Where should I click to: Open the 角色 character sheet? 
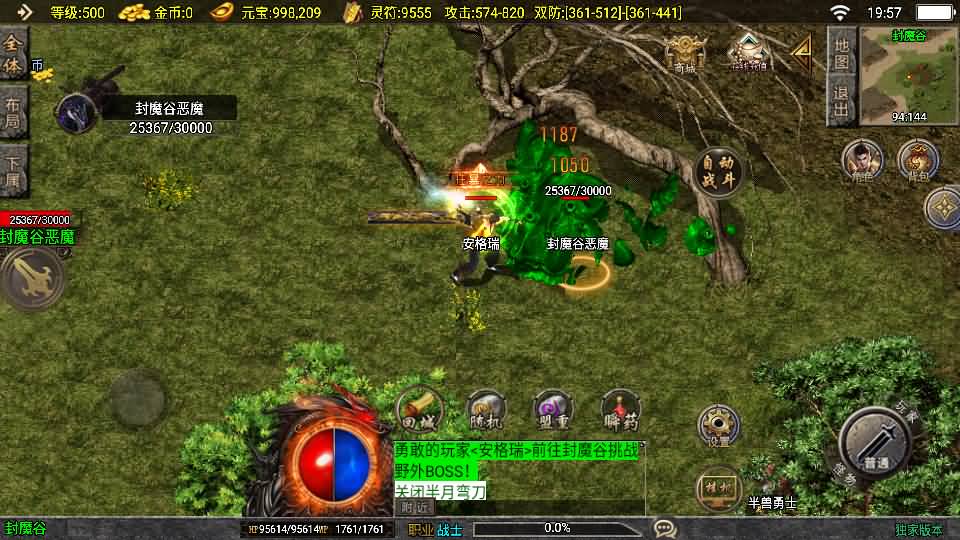click(862, 160)
